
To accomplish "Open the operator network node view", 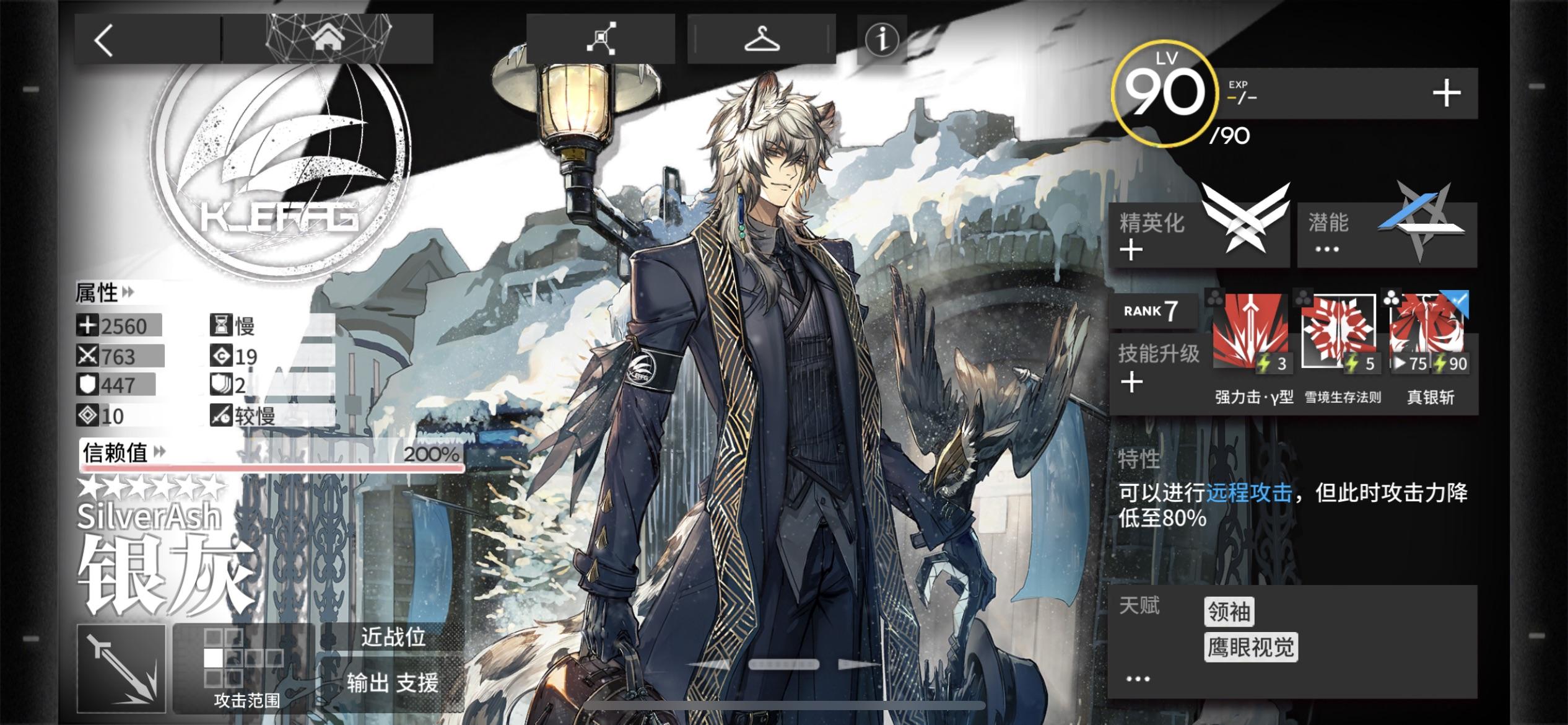I will pos(600,39).
